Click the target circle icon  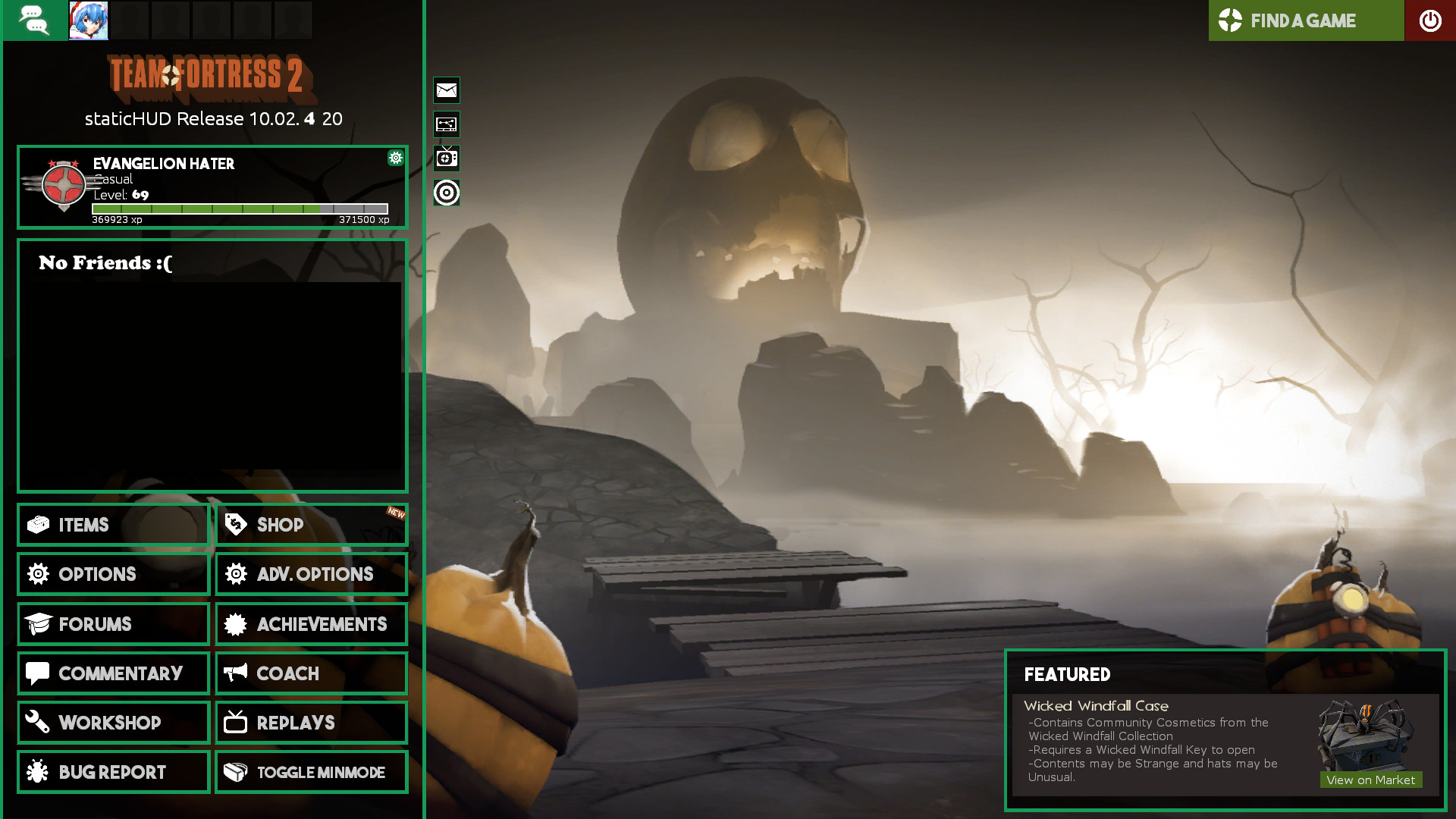[x=447, y=193]
